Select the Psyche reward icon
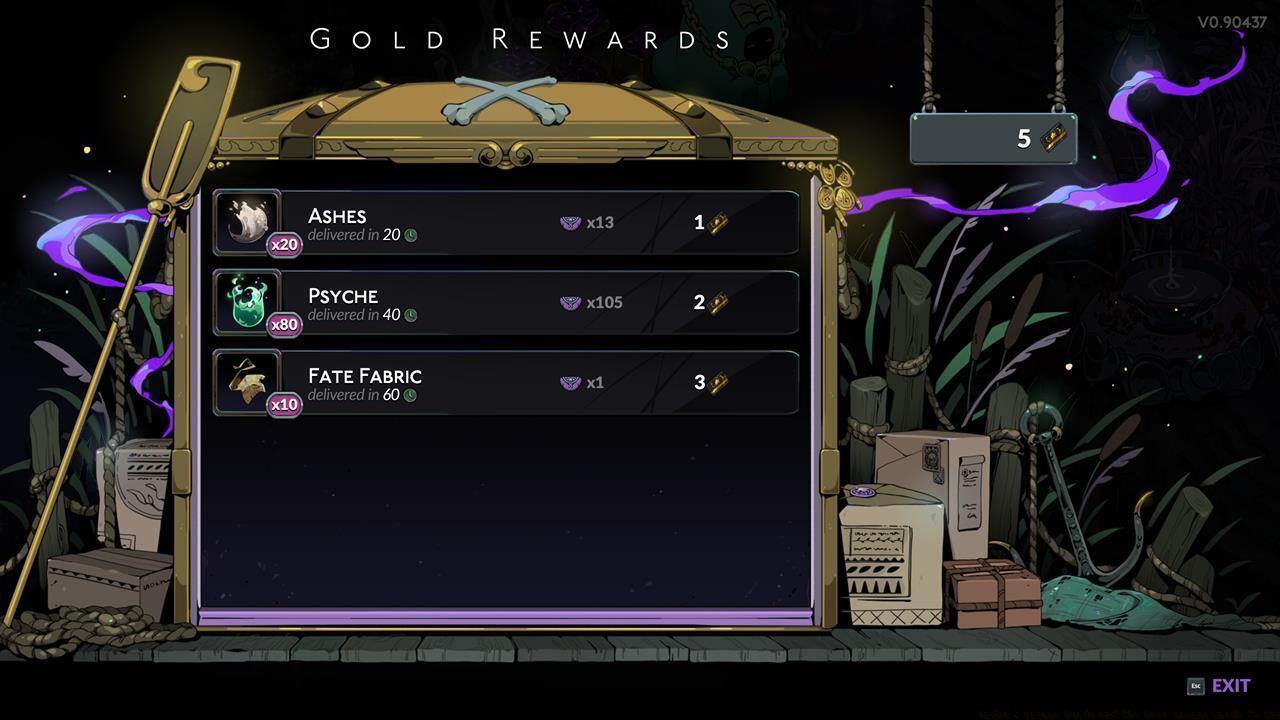1280x720 pixels. pos(245,298)
